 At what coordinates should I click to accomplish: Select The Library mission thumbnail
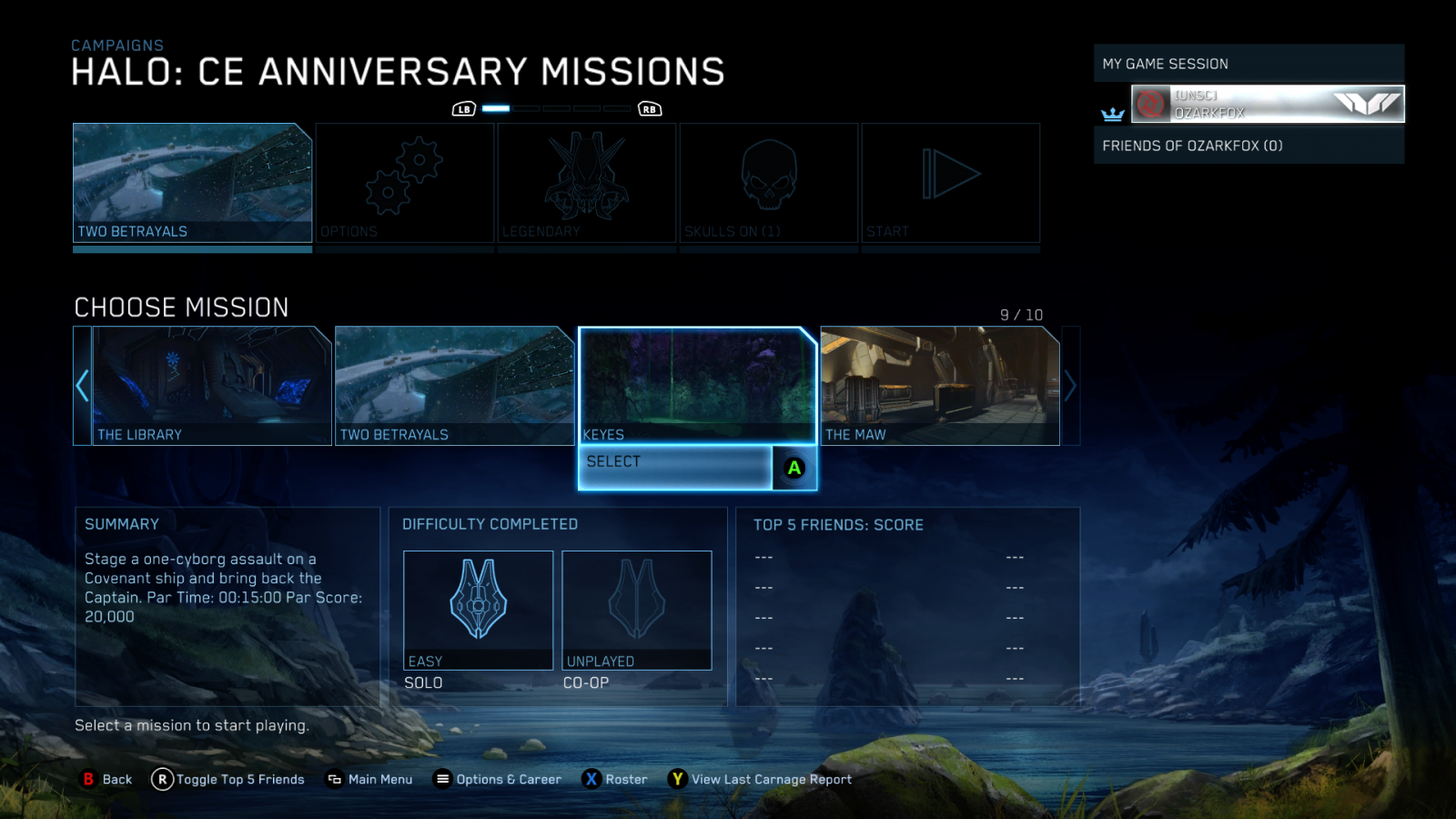click(212, 385)
